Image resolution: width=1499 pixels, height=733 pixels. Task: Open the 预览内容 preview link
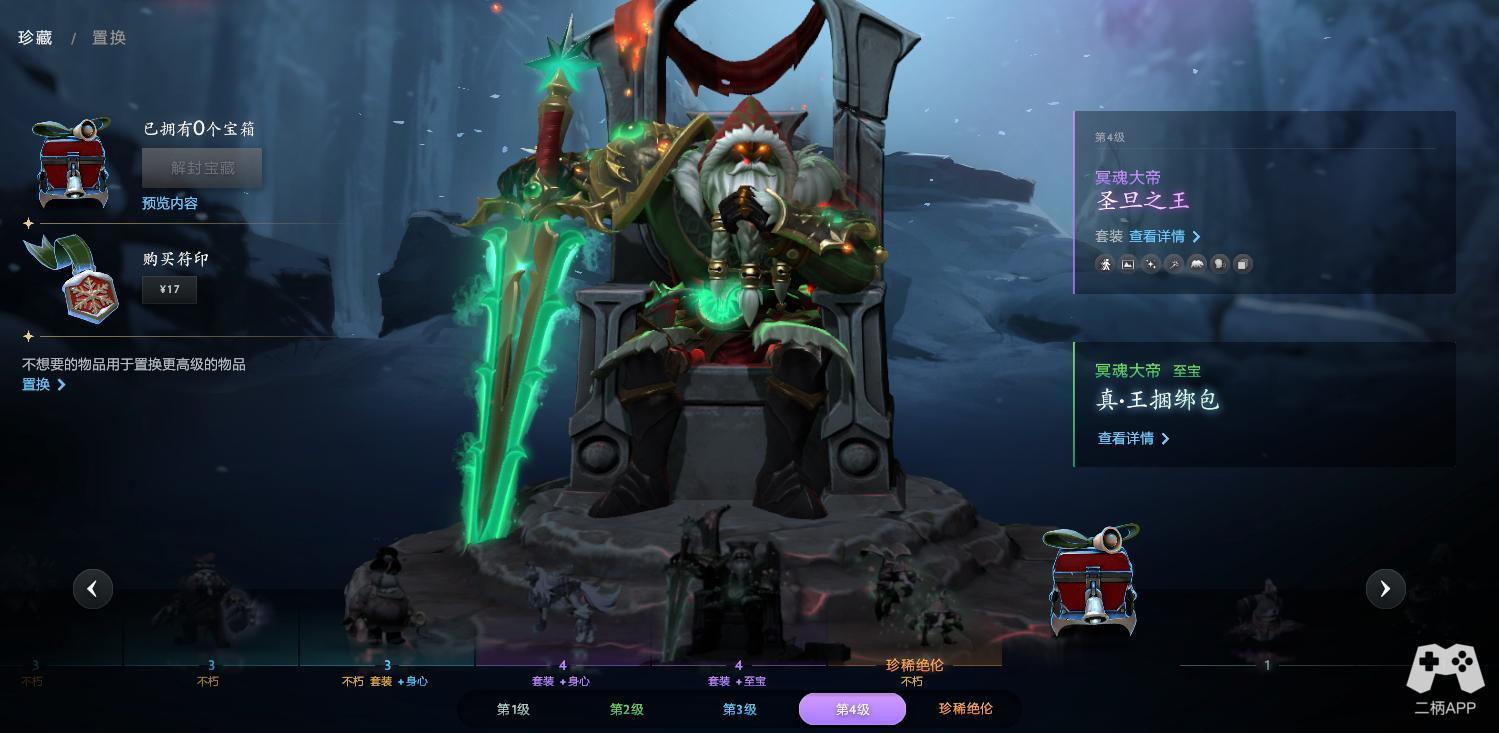pyautogui.click(x=170, y=203)
